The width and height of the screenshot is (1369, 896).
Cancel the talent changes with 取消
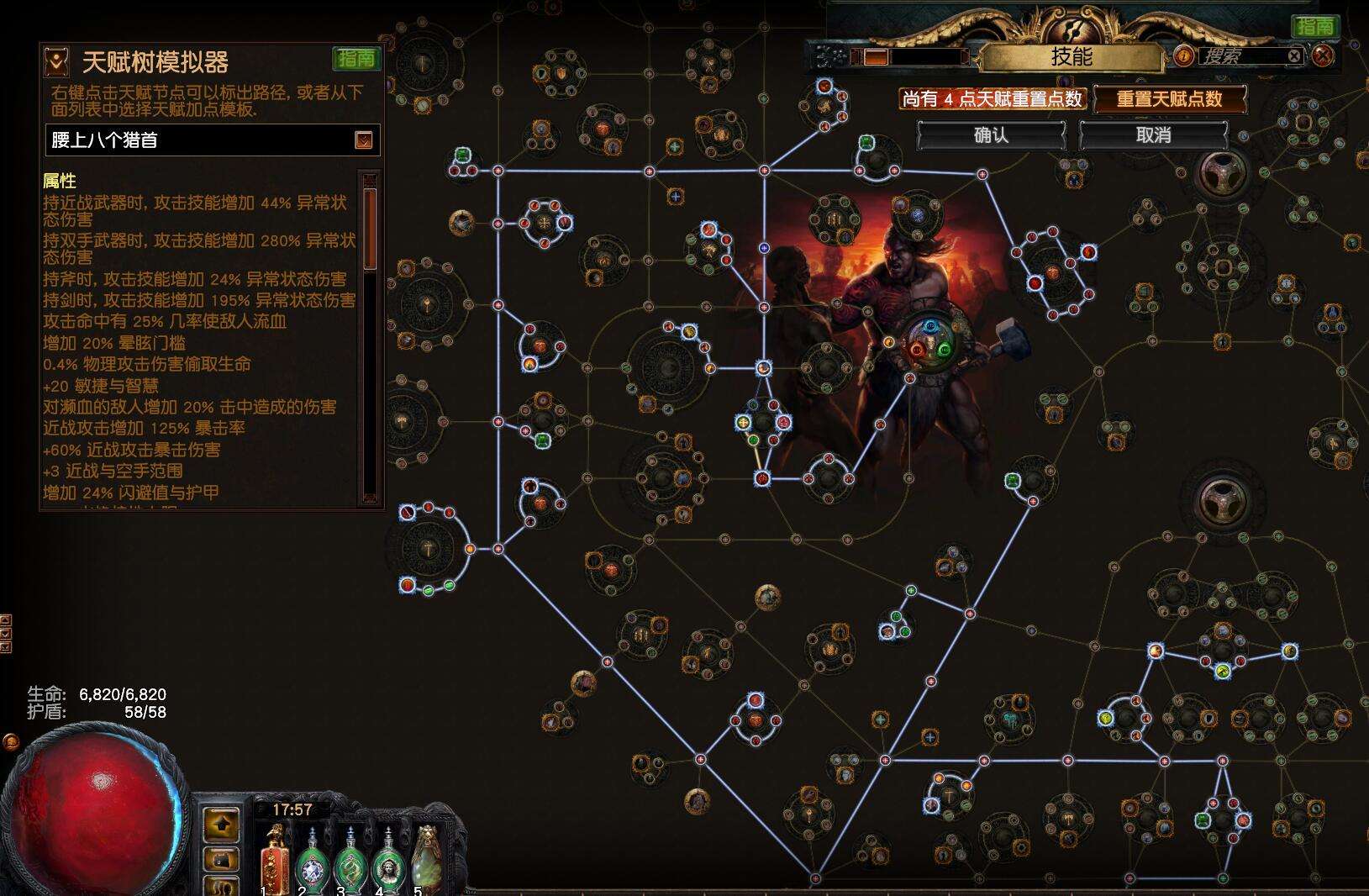click(1153, 135)
